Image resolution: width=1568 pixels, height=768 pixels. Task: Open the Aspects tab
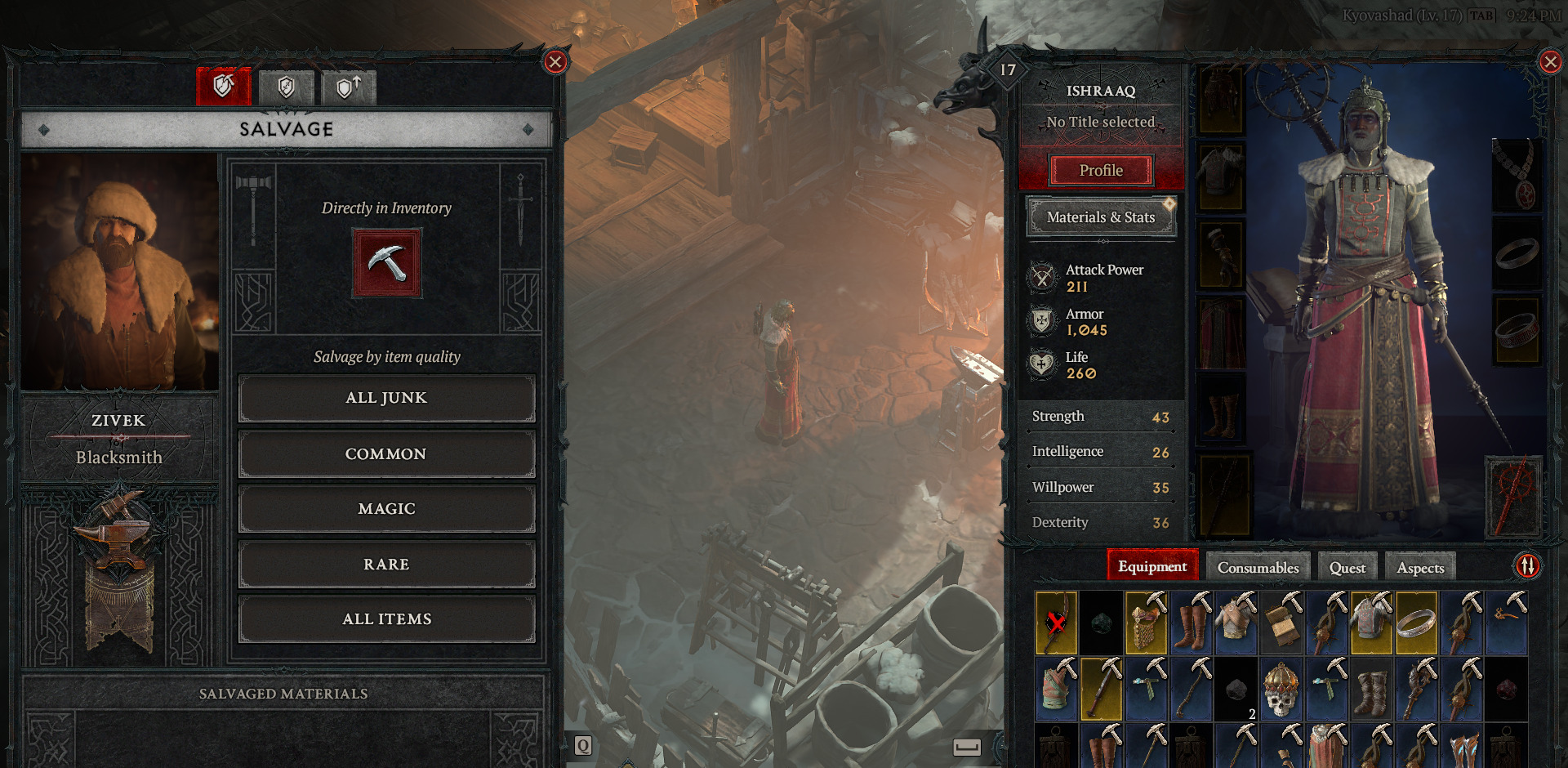[x=1419, y=566]
